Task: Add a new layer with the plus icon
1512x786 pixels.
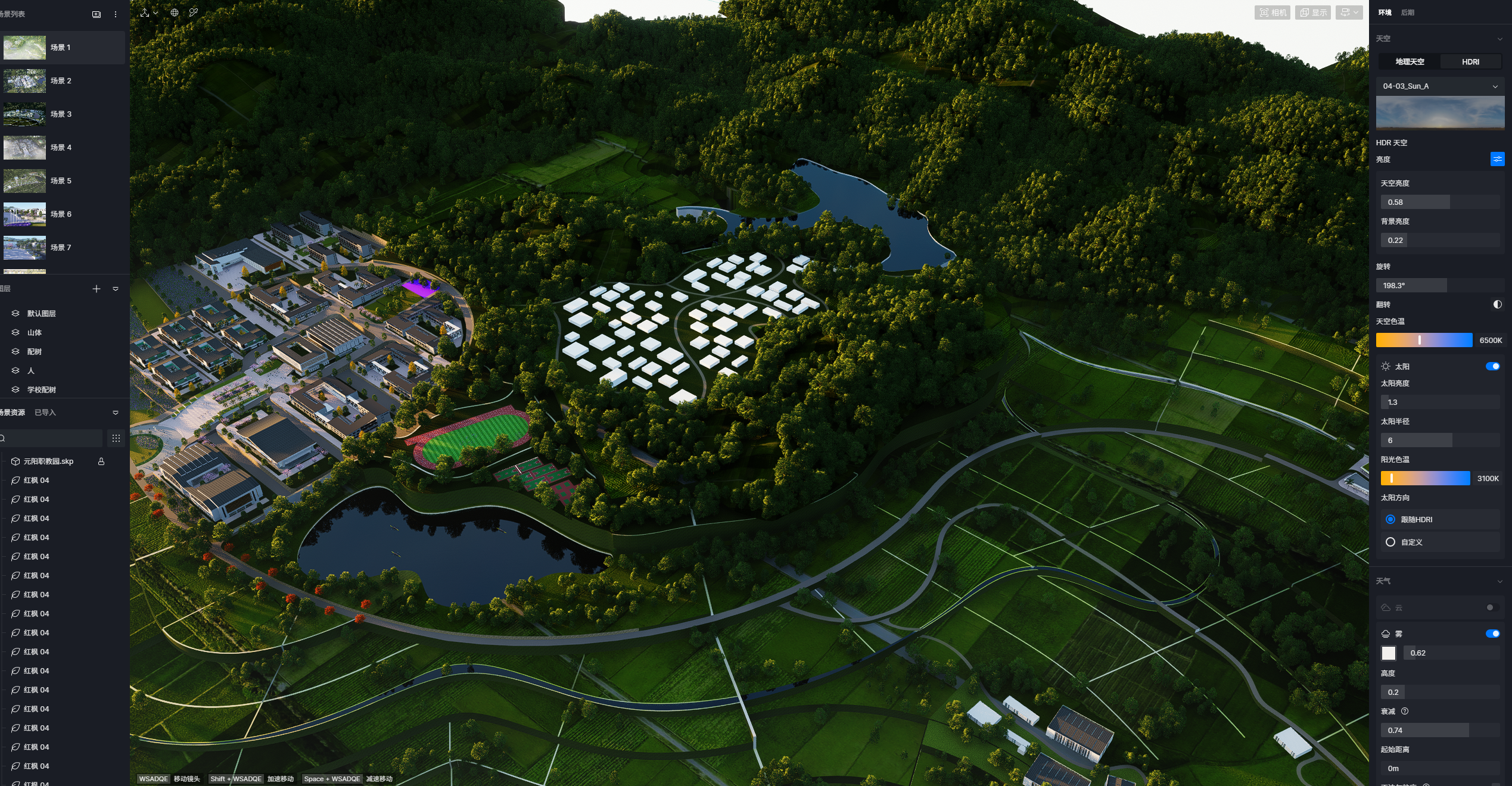Action: (x=97, y=289)
